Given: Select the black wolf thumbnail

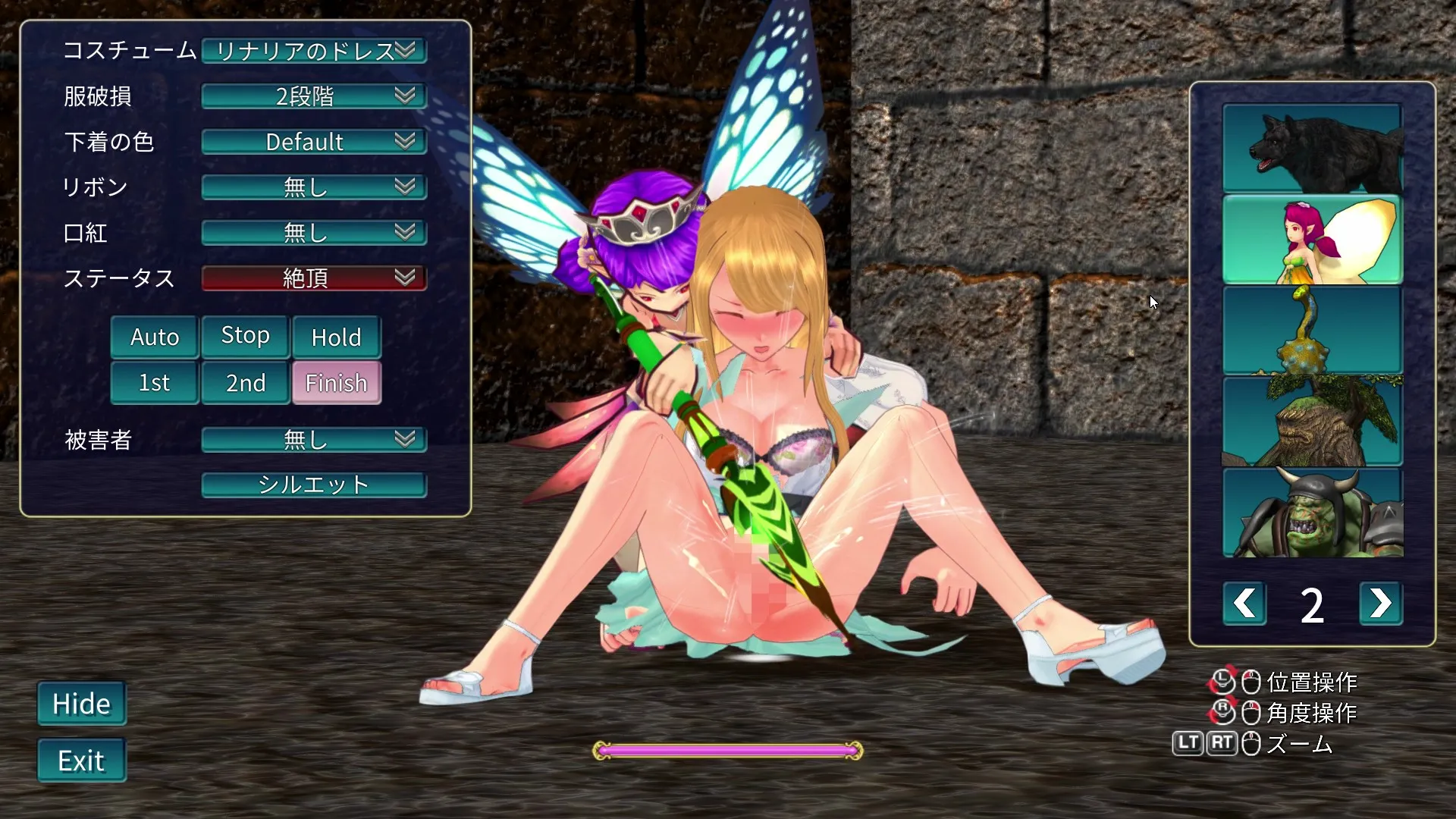Looking at the screenshot, I should point(1312,148).
